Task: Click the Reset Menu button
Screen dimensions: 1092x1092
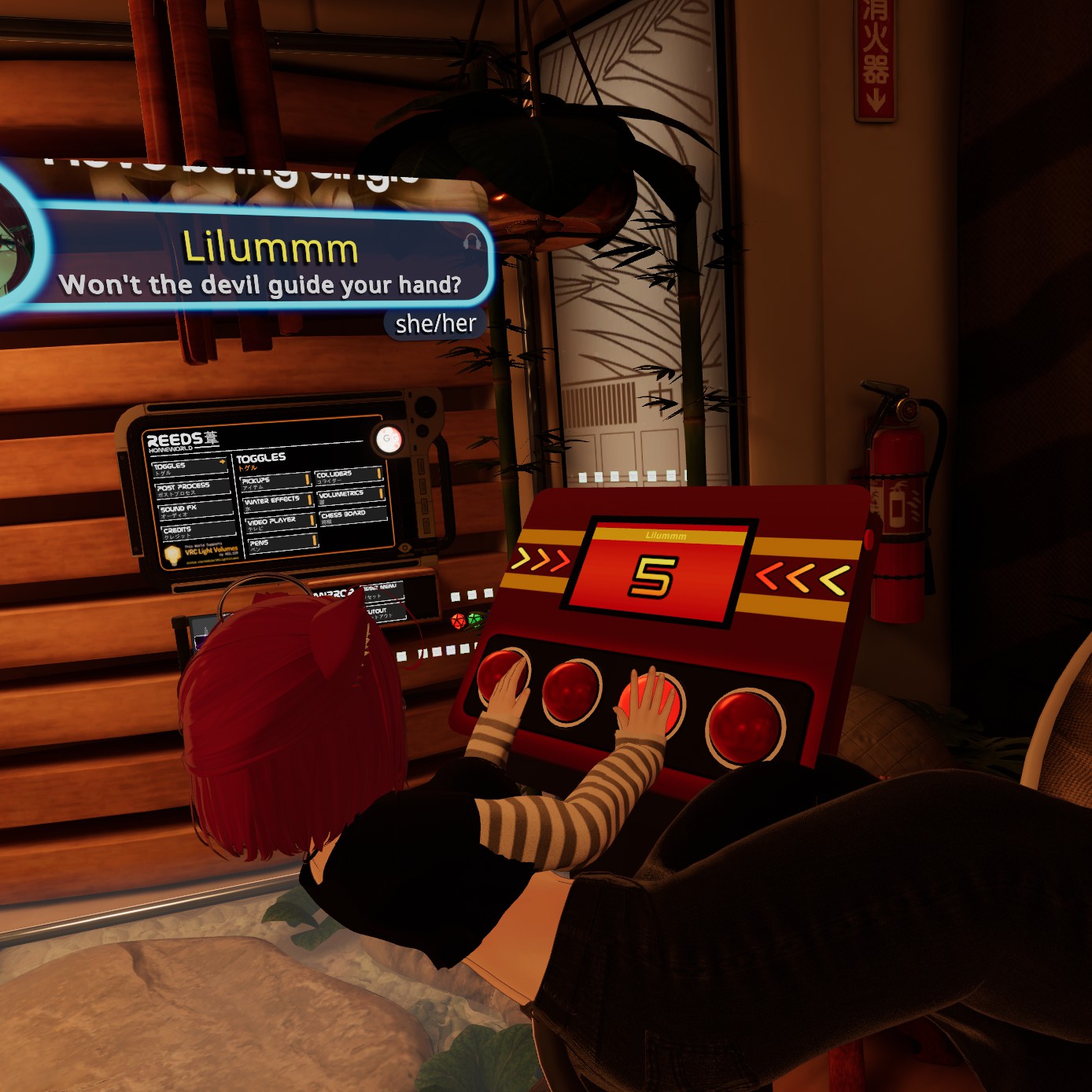Action: click(382, 589)
